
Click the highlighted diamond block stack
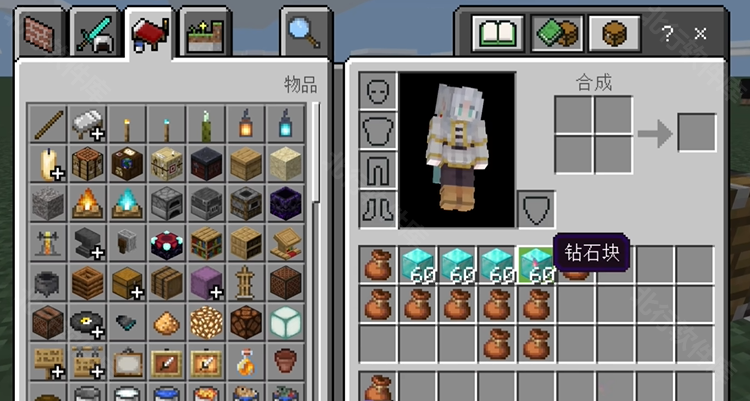(x=536, y=265)
